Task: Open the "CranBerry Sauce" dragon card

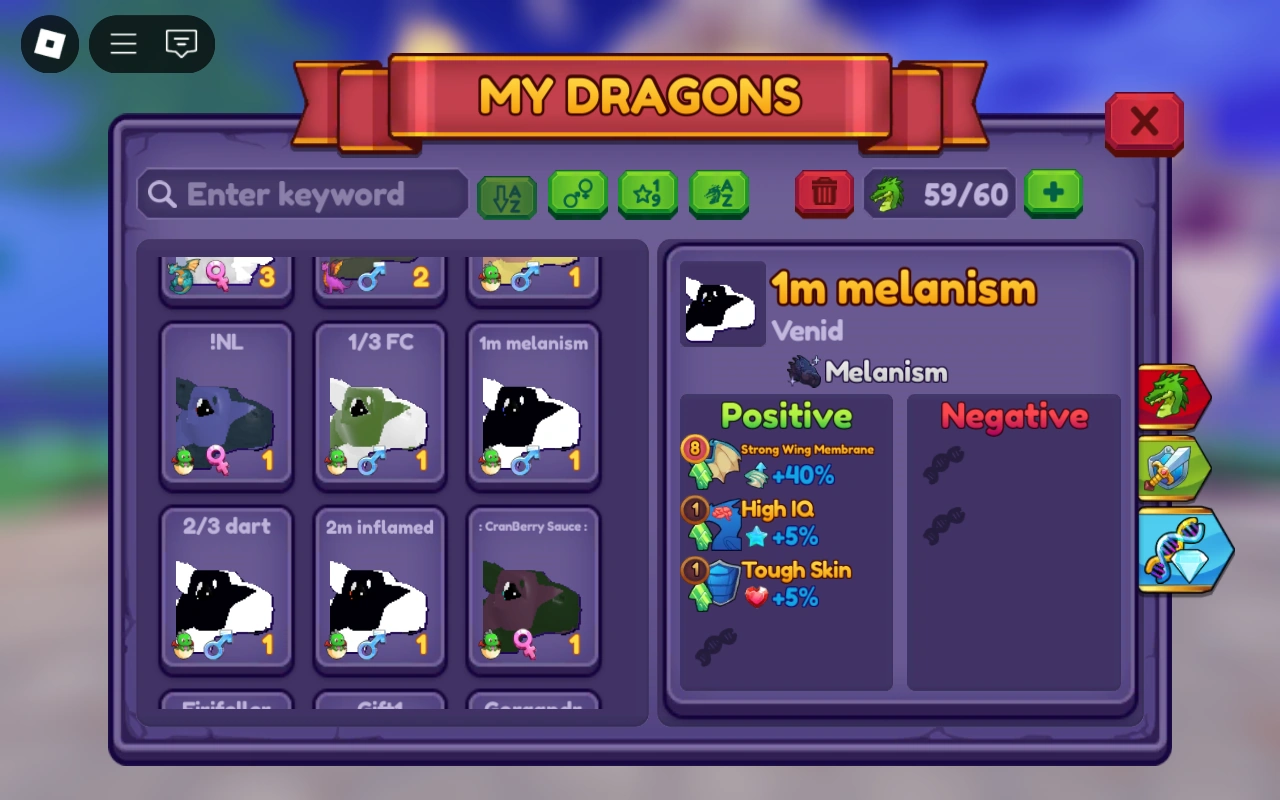Action: point(534,590)
